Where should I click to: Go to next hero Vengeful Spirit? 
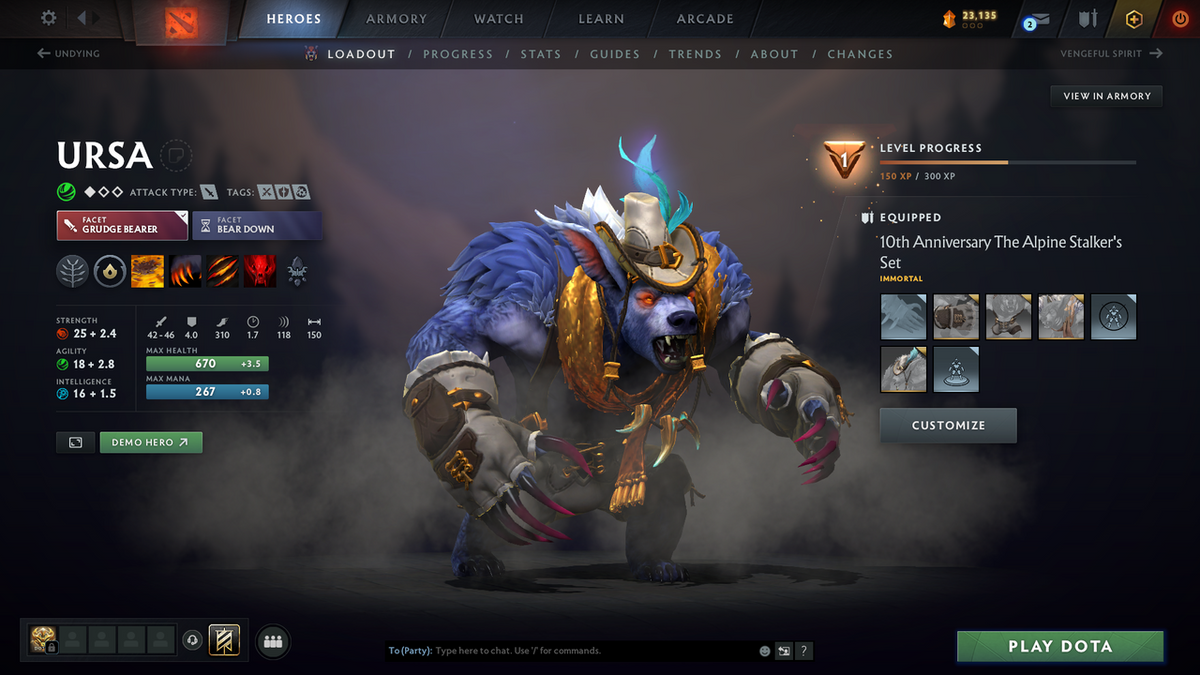(1111, 54)
